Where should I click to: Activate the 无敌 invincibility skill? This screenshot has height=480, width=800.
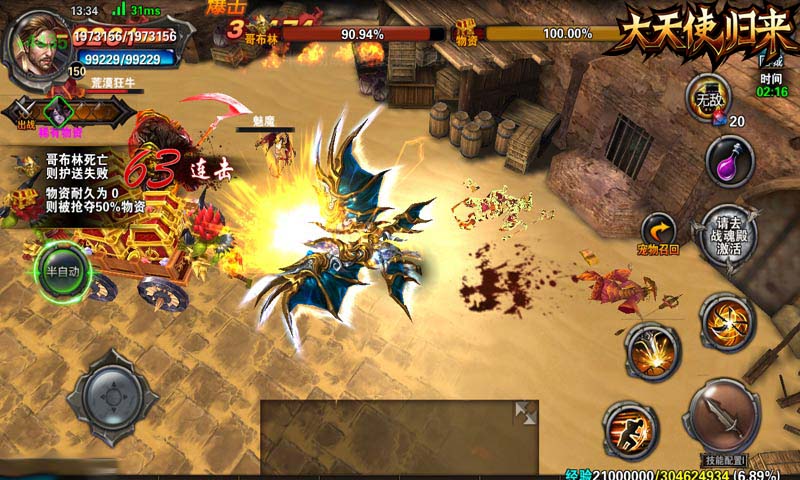click(x=707, y=98)
